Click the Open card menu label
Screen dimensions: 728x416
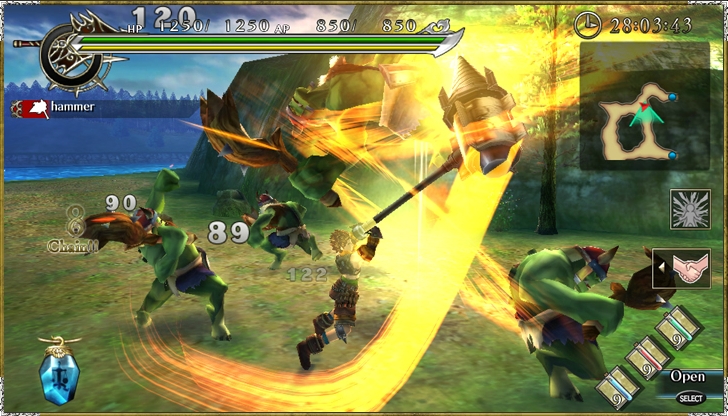click(x=688, y=377)
